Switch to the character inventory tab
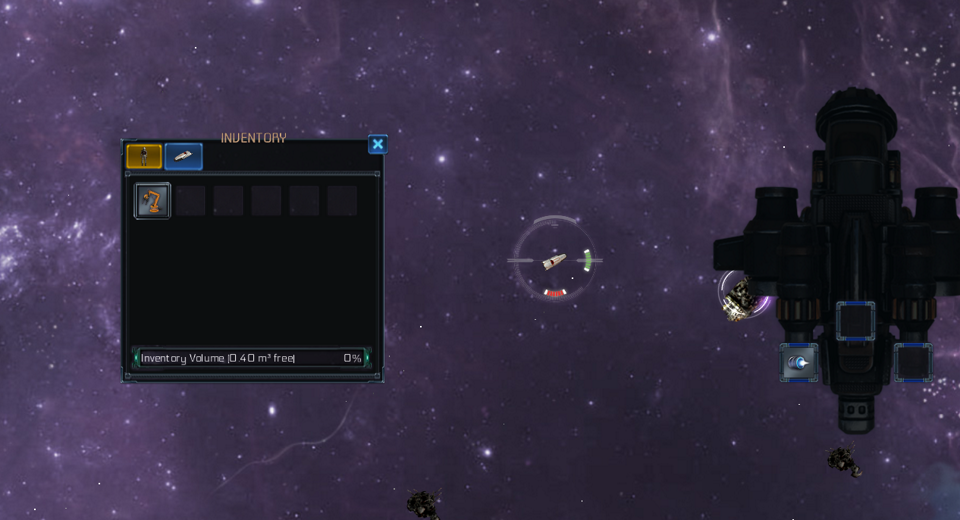Viewport: 960px width, 520px height. (144, 156)
